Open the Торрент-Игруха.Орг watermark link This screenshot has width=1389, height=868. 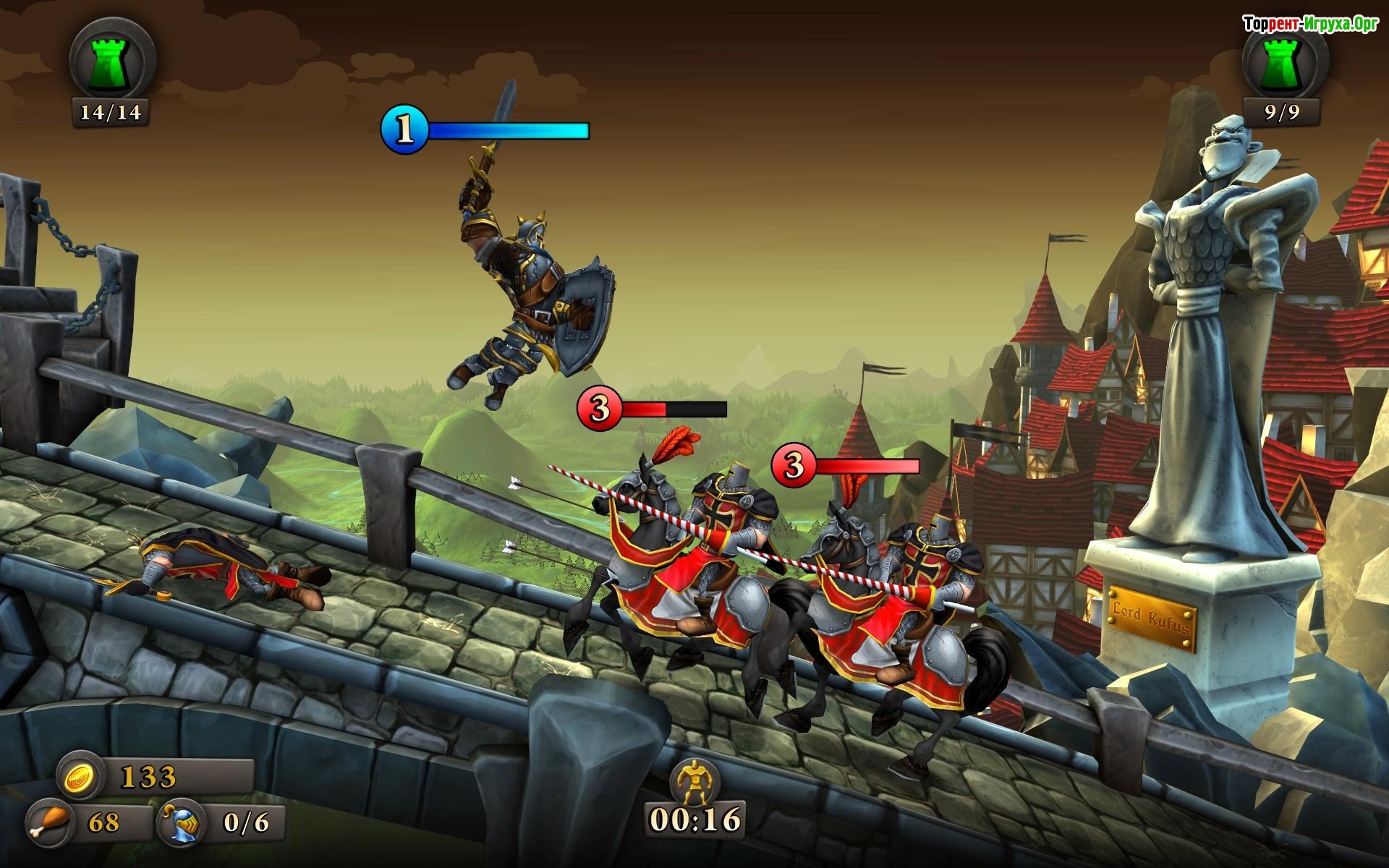click(x=1310, y=25)
